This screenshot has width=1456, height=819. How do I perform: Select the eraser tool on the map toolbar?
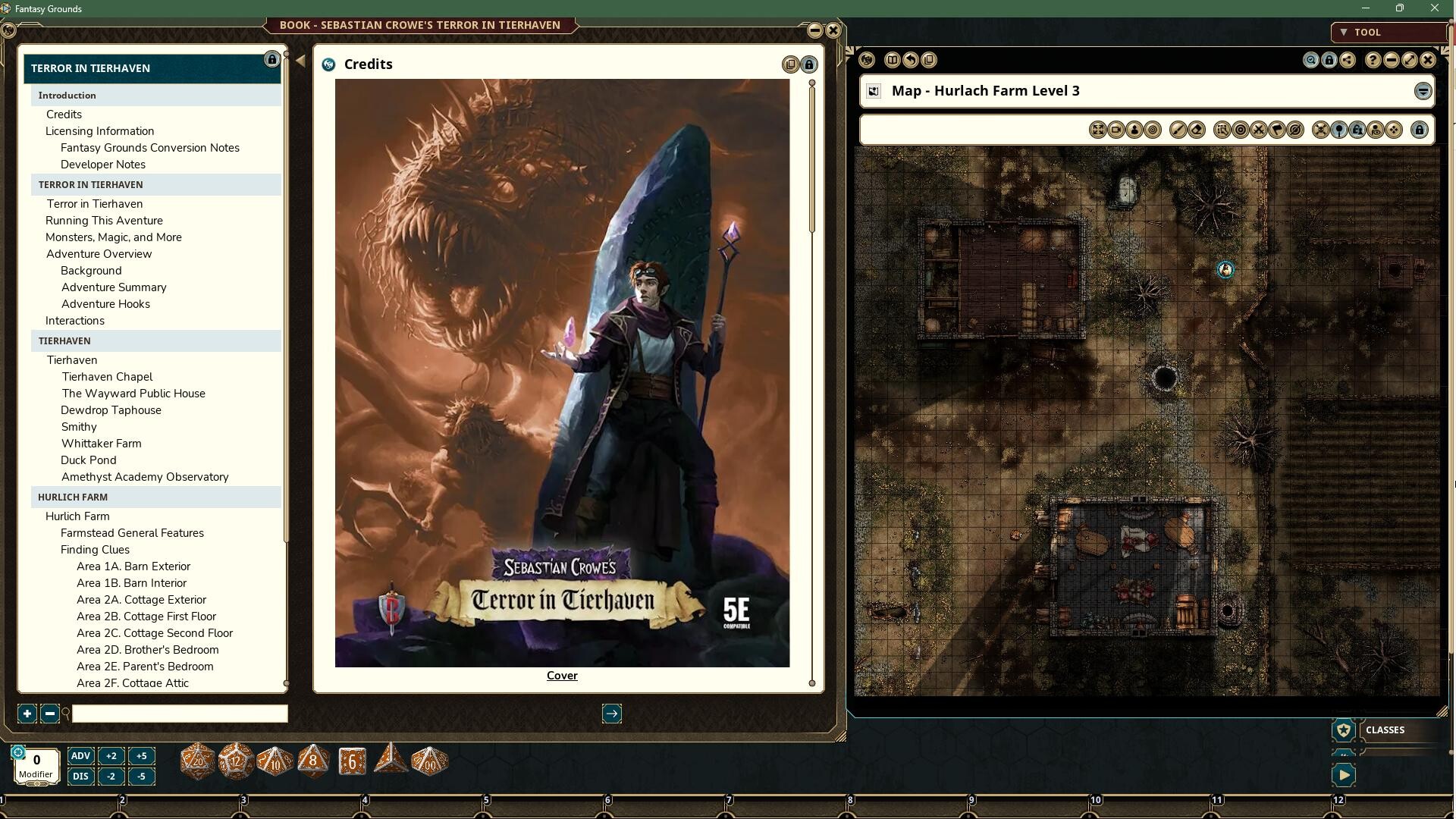(x=1197, y=130)
